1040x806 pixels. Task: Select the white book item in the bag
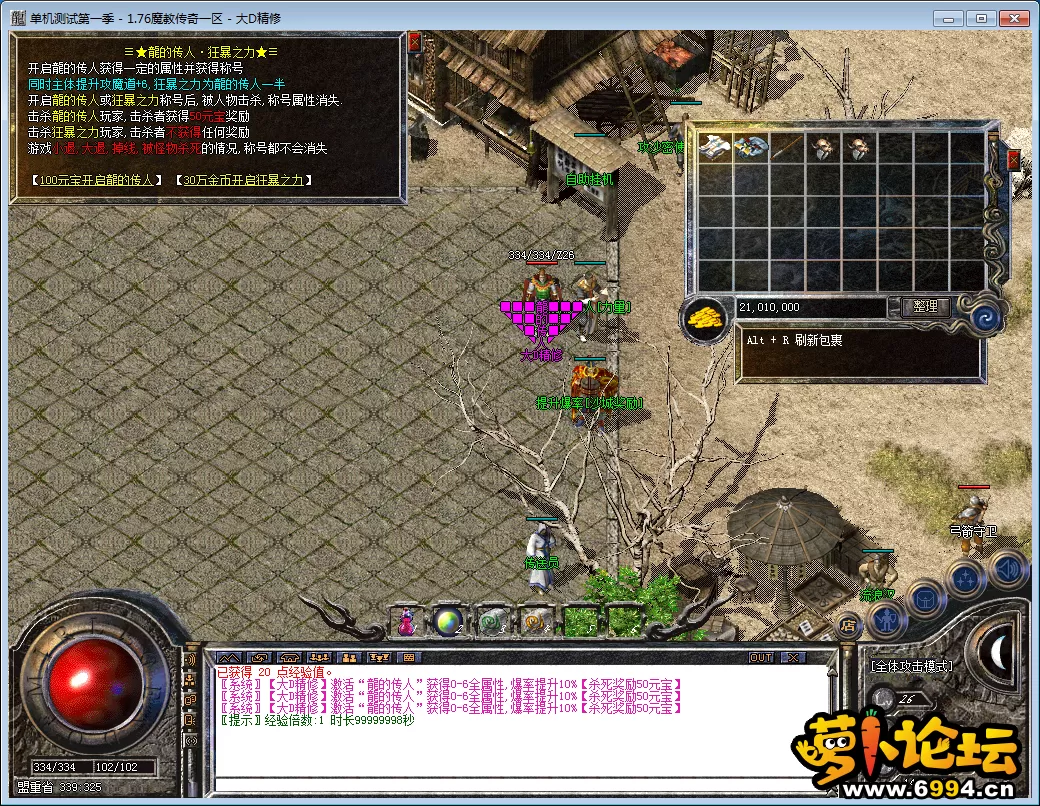point(716,148)
